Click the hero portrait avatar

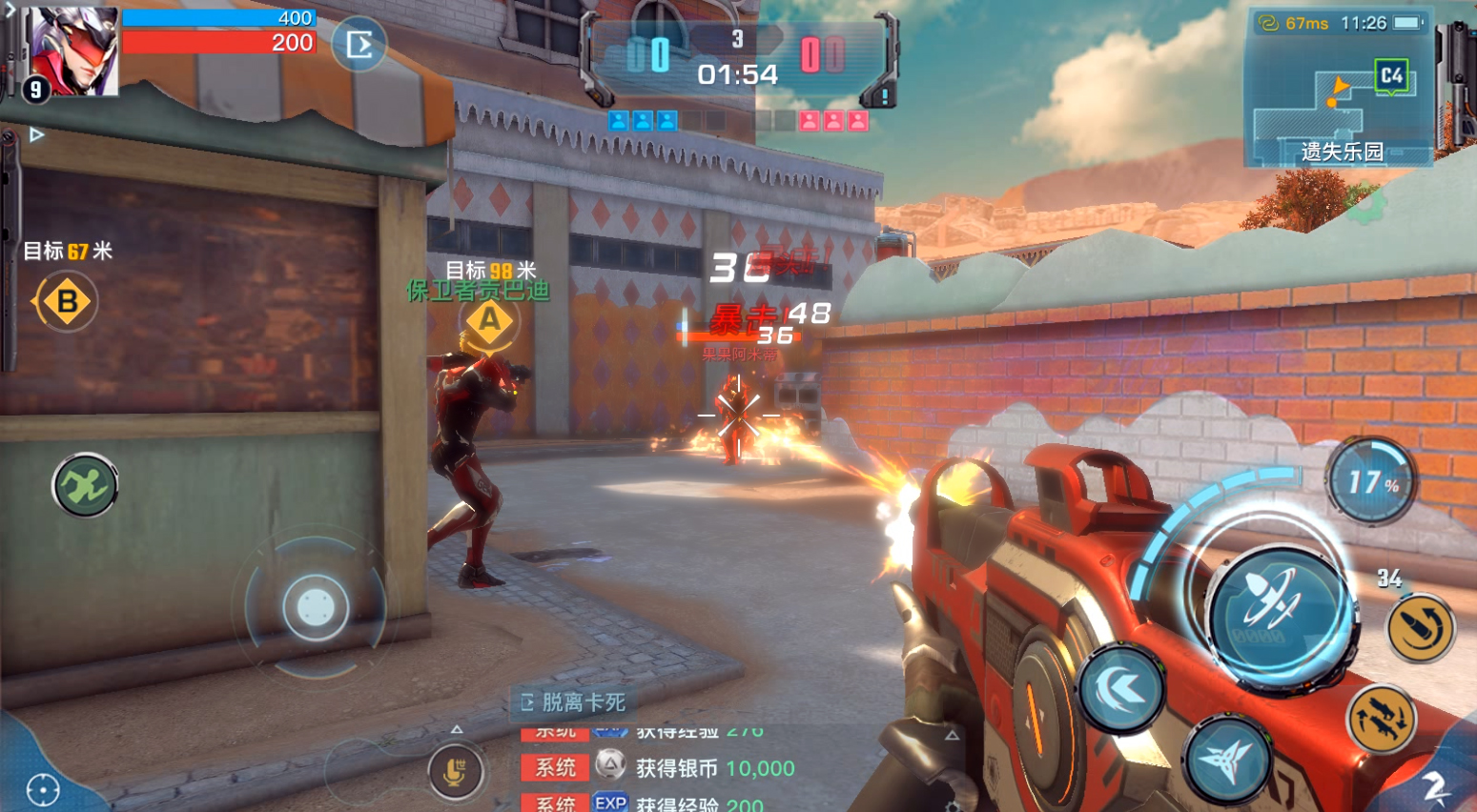[x=73, y=52]
